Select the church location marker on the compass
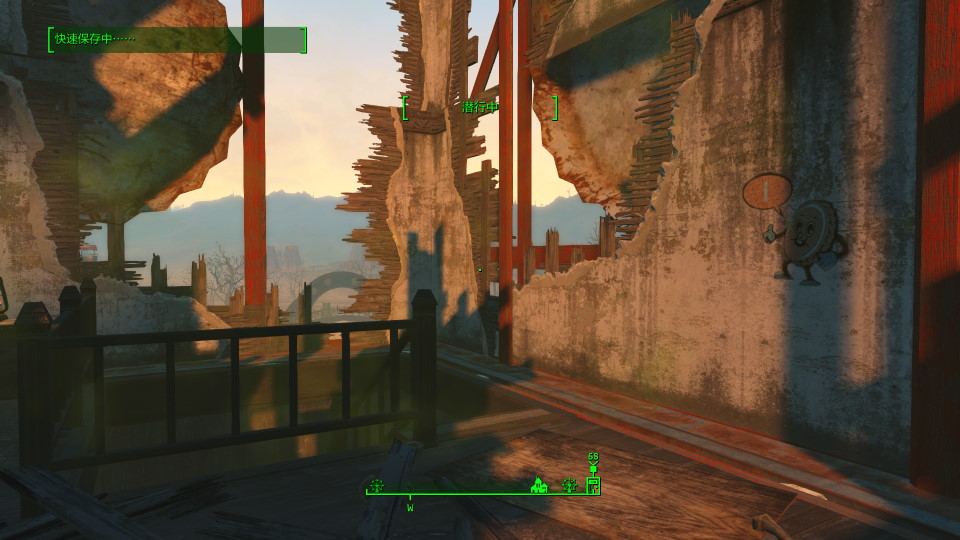The width and height of the screenshot is (960, 540). click(538, 486)
